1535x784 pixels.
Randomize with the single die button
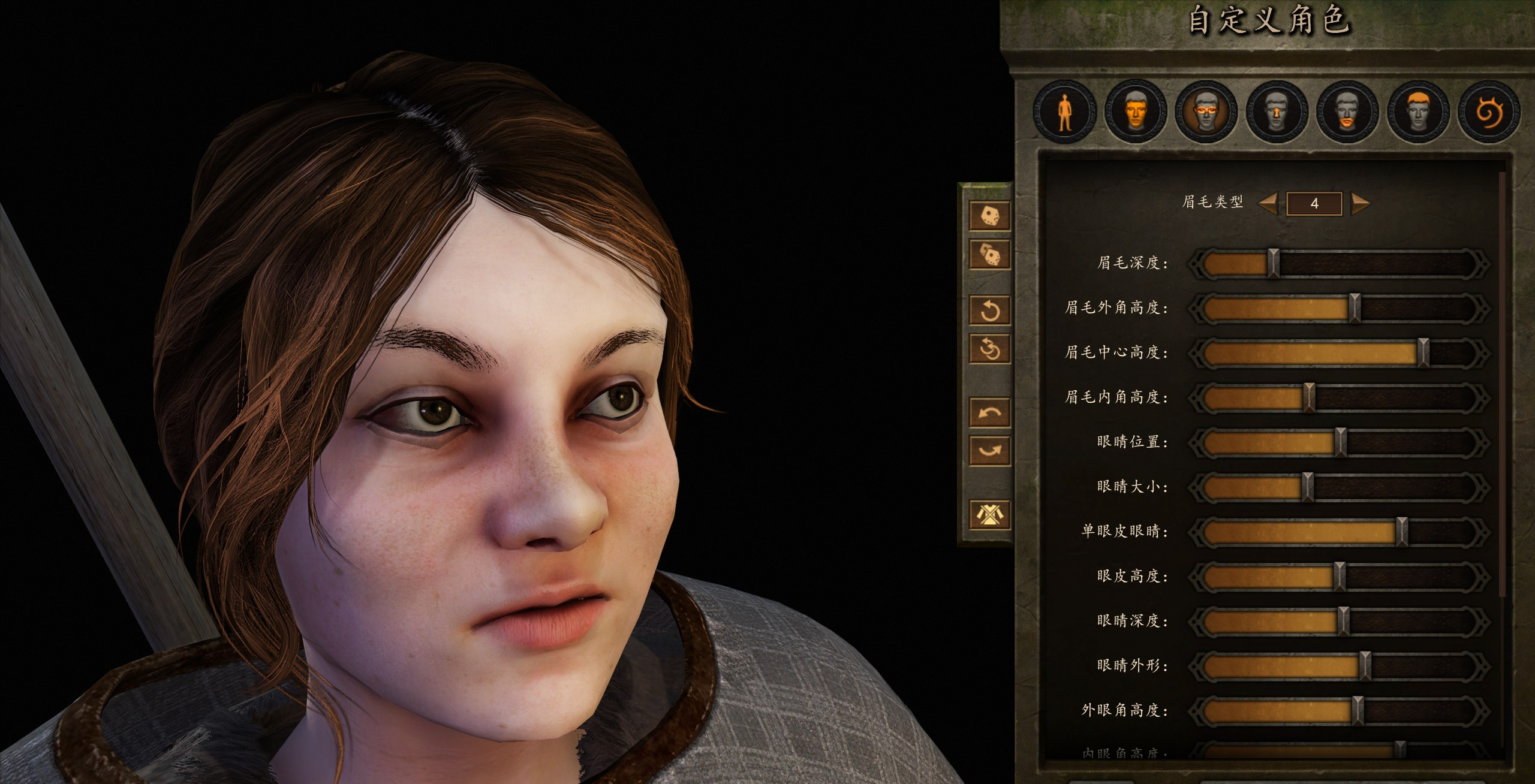(x=989, y=216)
